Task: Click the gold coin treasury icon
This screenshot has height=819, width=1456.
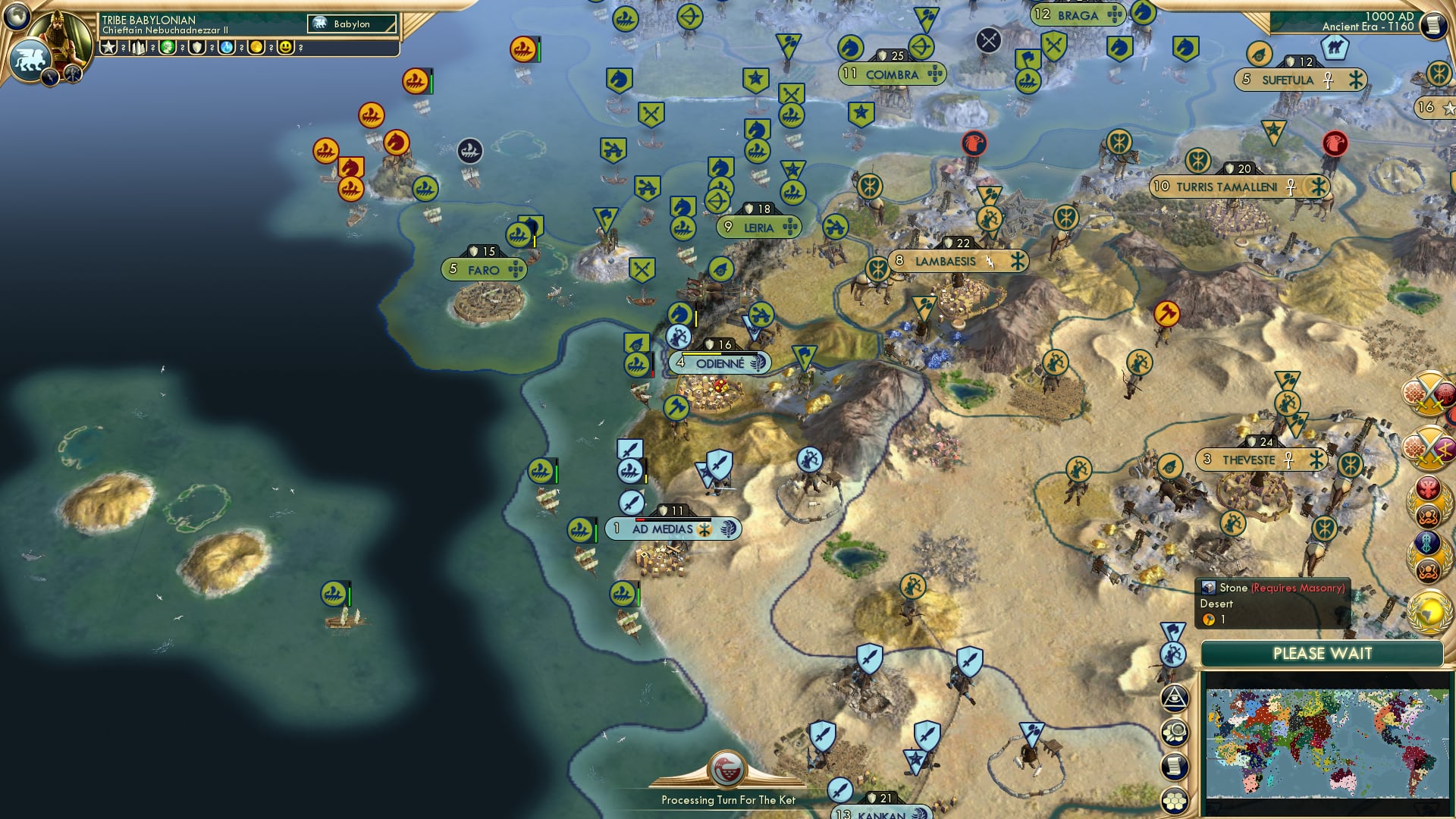Action: (253, 48)
